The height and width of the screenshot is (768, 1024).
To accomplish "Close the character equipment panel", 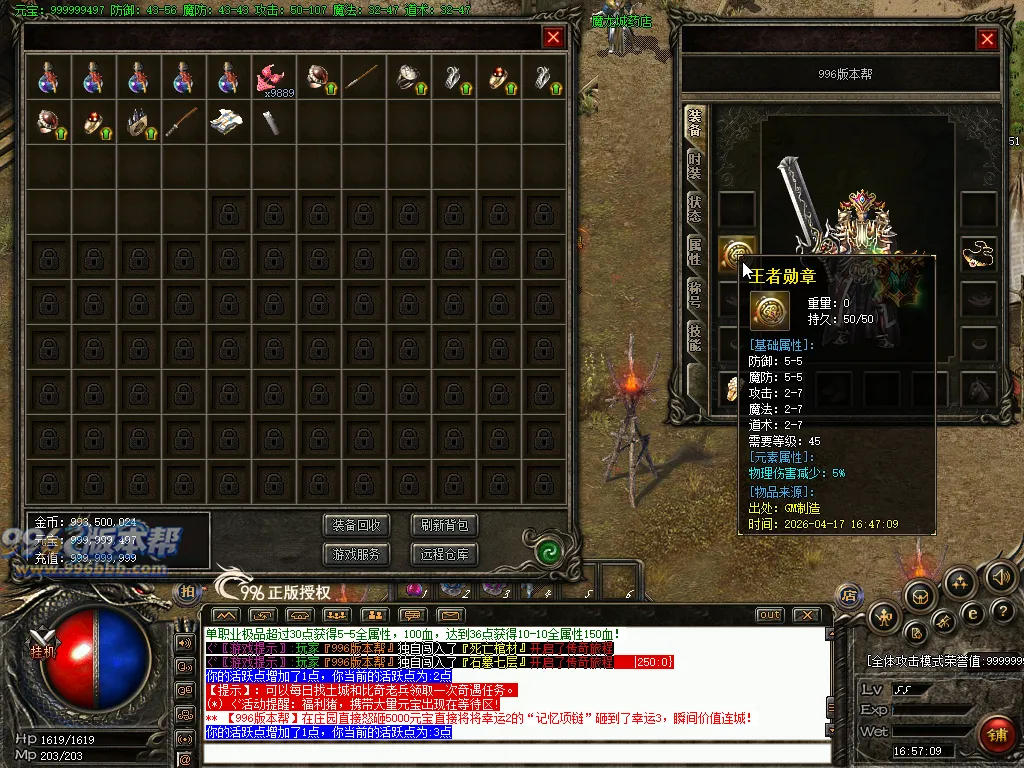I will pyautogui.click(x=987, y=39).
